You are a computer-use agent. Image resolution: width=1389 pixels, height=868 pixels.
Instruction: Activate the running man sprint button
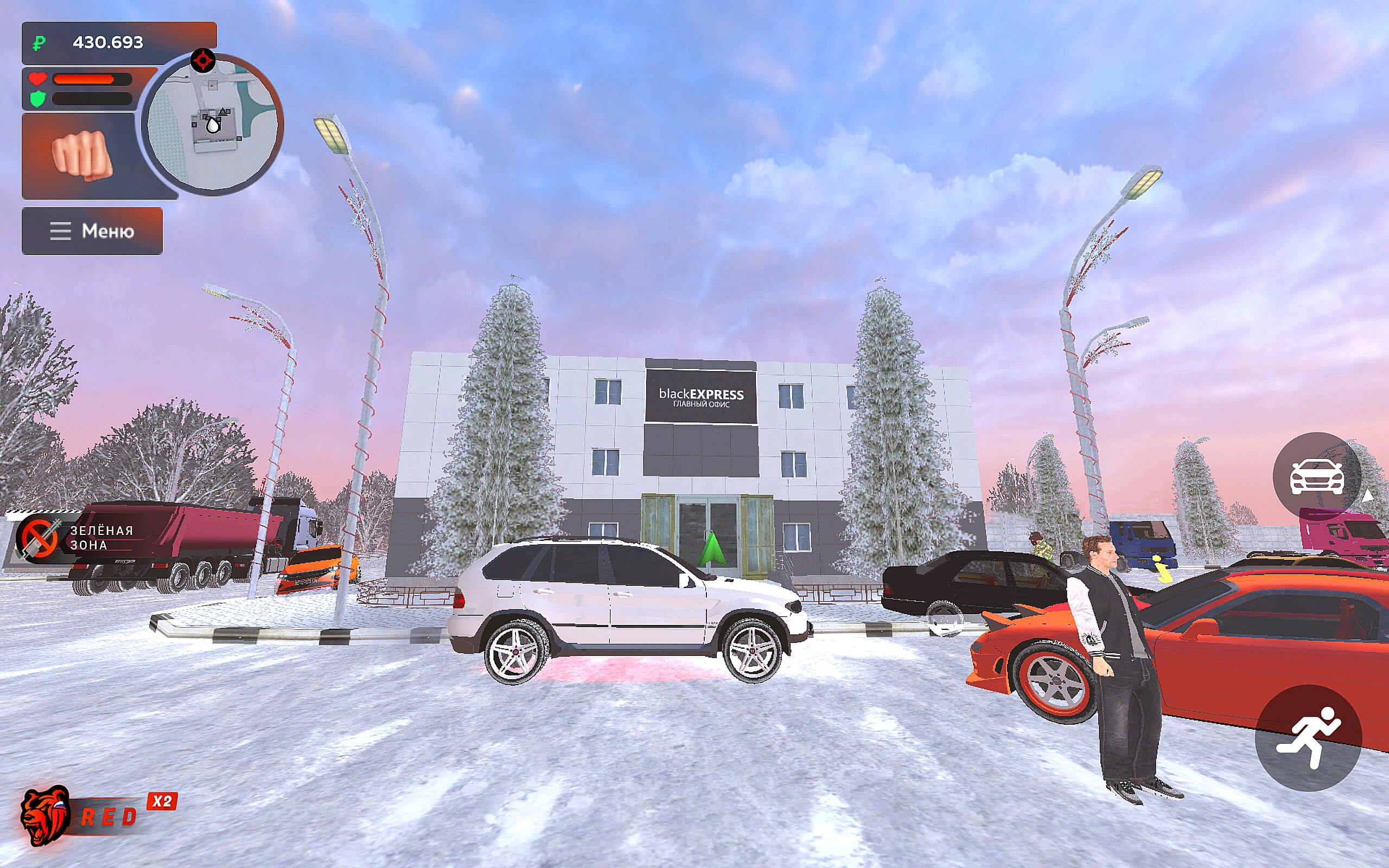[x=1308, y=738]
